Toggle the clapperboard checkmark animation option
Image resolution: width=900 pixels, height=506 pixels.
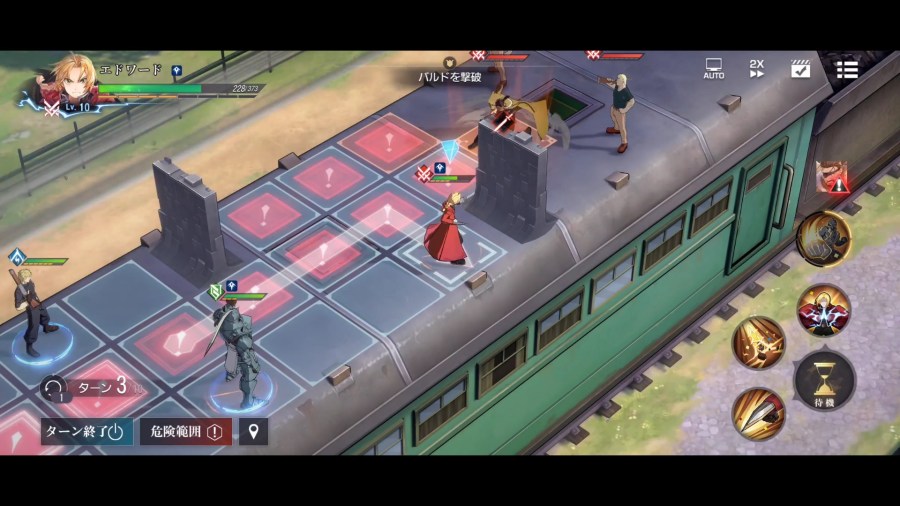click(x=800, y=68)
